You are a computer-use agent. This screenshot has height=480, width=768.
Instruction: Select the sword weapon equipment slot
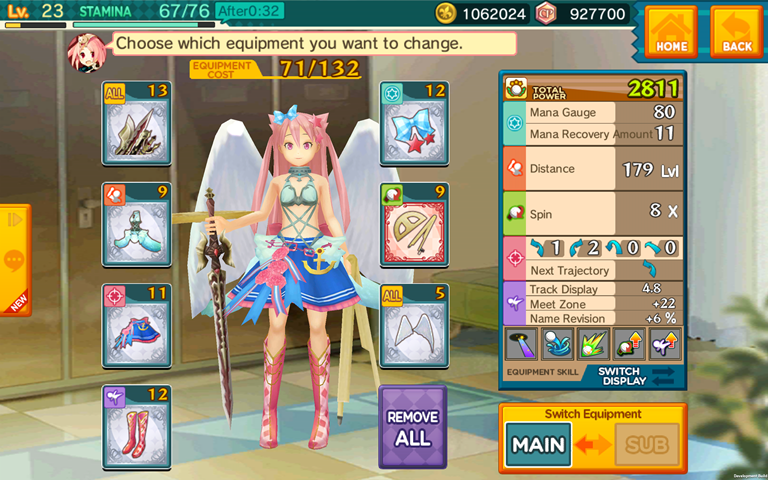(x=136, y=123)
